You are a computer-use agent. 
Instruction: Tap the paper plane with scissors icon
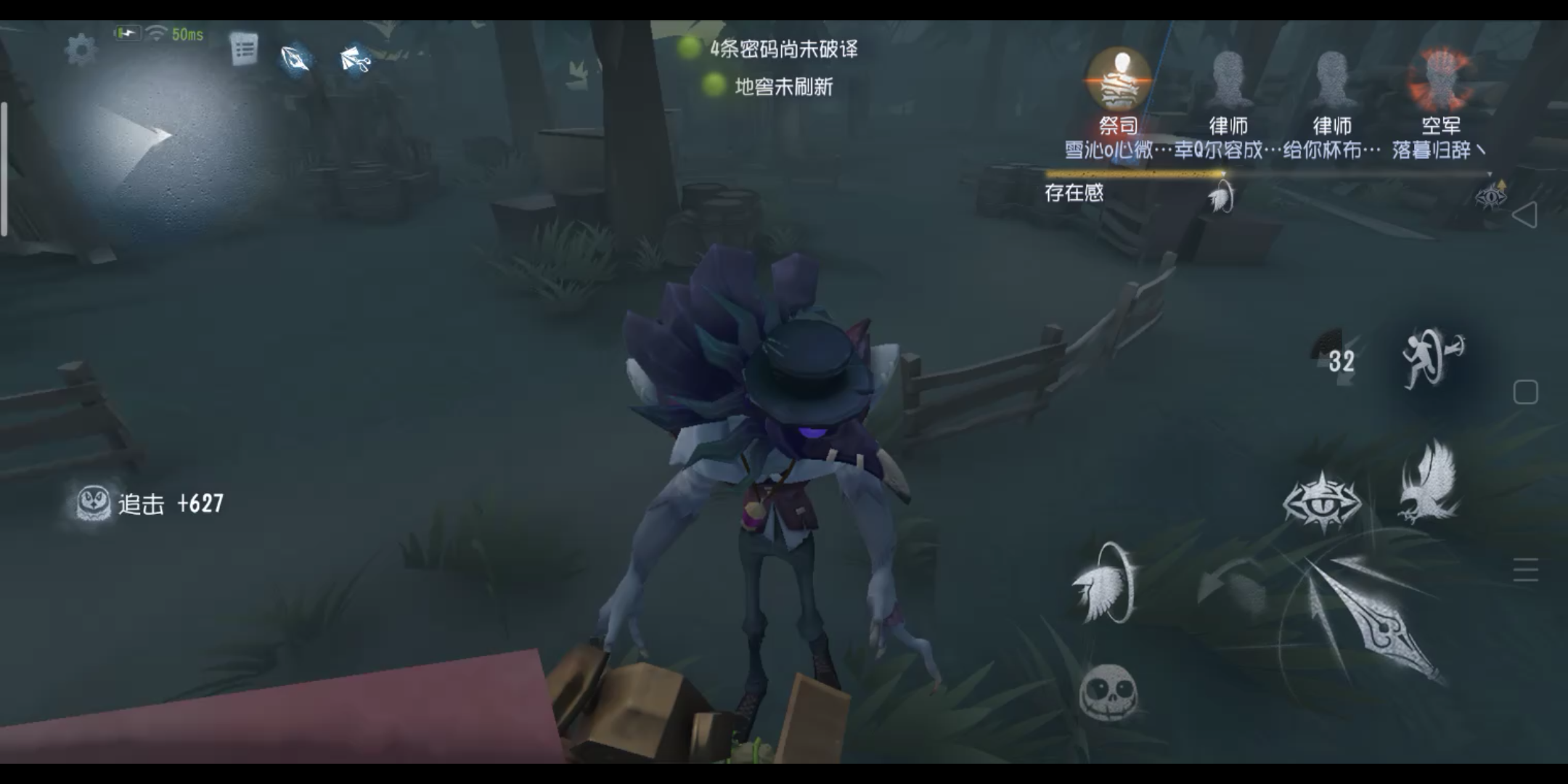click(x=354, y=60)
